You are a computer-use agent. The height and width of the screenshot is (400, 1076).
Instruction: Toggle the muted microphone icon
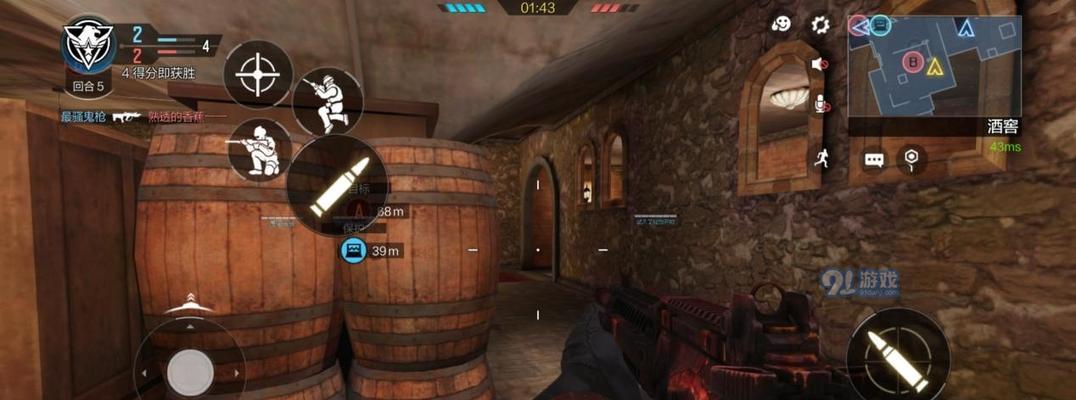(x=822, y=104)
